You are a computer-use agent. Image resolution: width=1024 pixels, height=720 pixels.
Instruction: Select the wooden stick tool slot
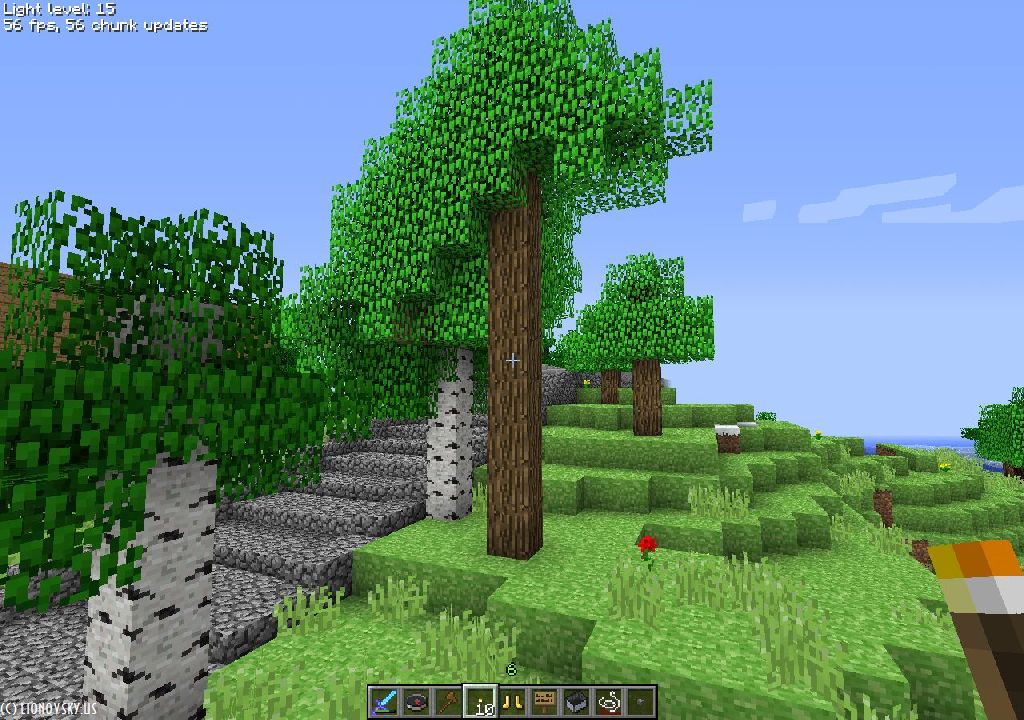448,702
